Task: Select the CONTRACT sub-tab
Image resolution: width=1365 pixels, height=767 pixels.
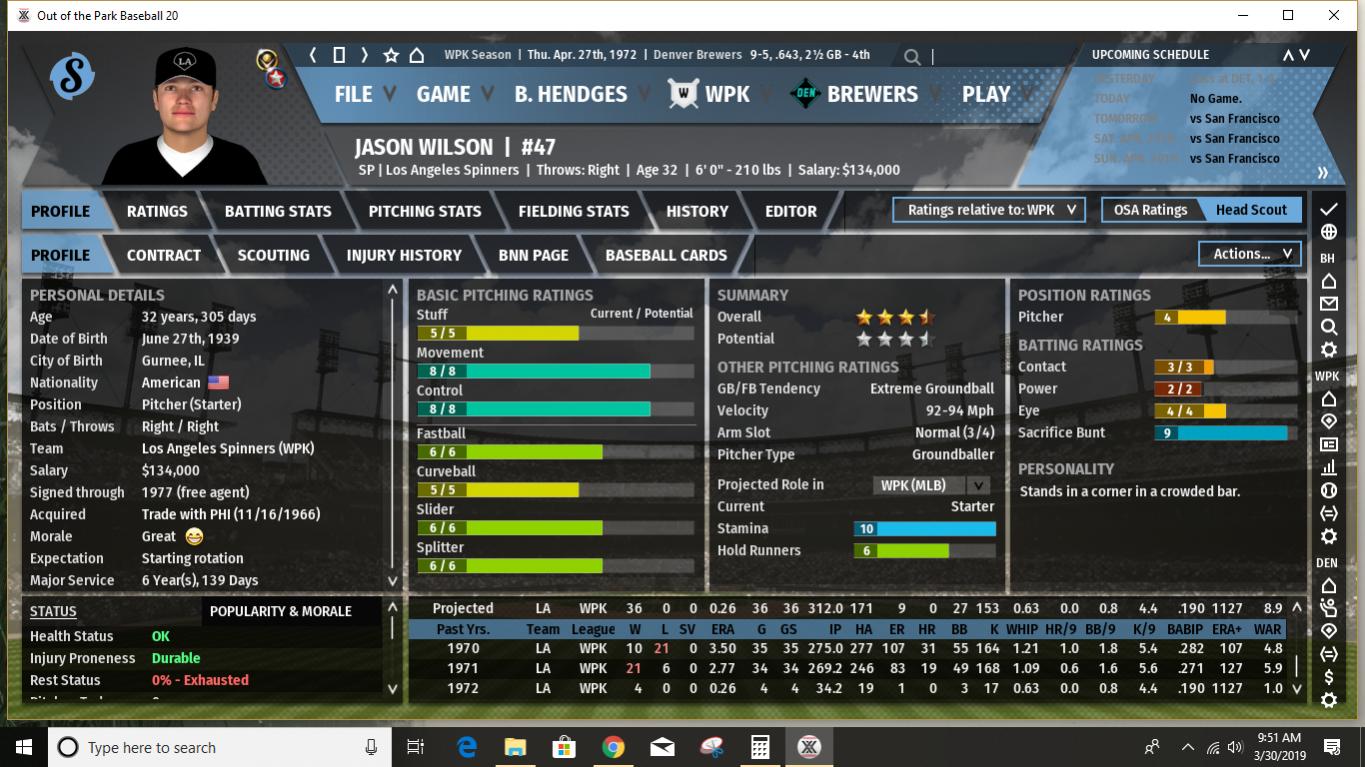Action: 164,255
